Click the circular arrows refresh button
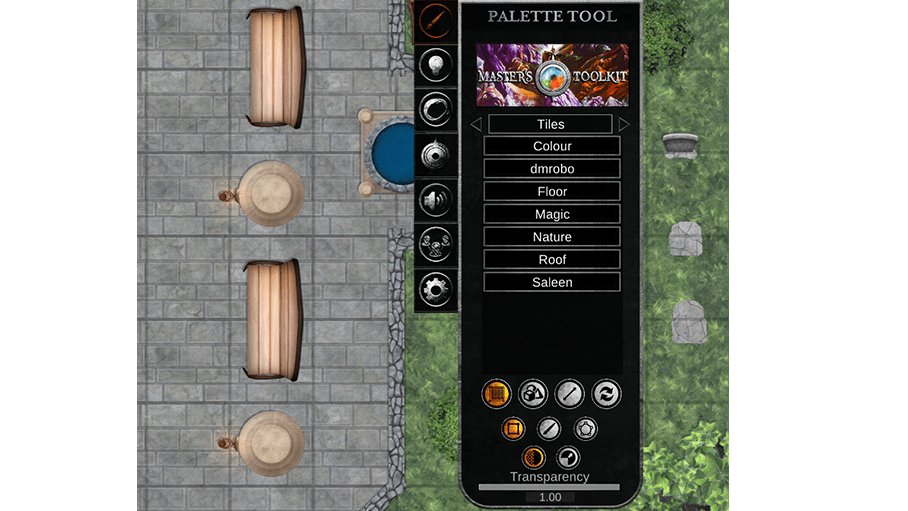Viewport: 908px width, 511px height. coord(606,393)
